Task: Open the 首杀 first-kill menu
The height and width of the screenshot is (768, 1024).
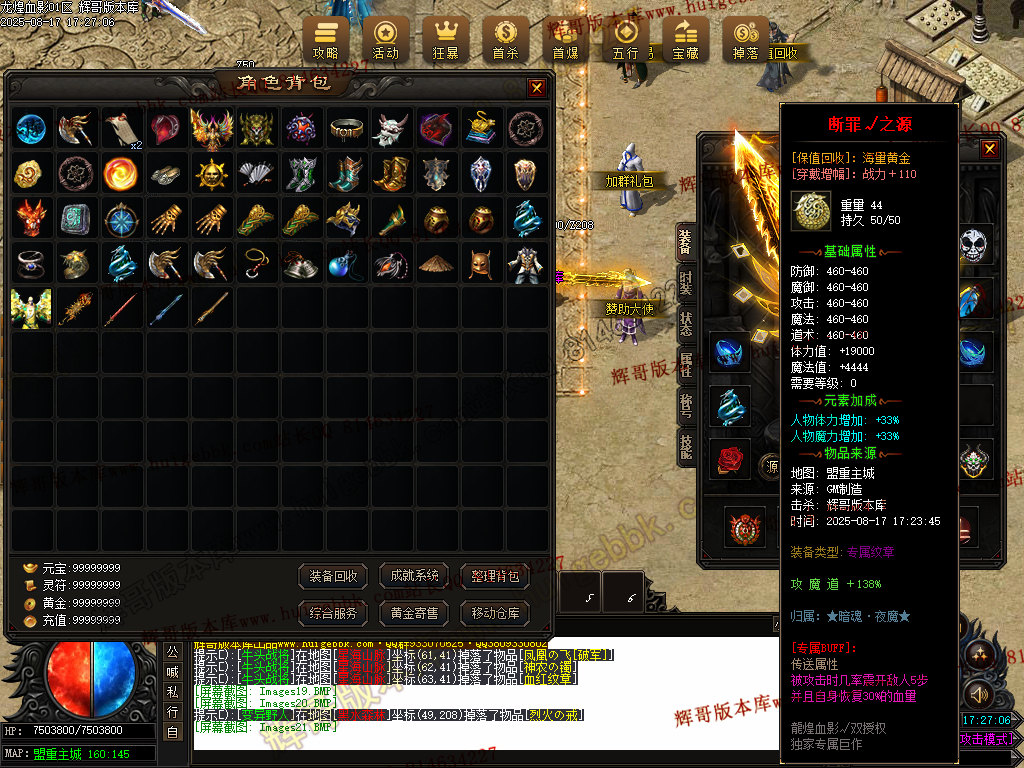Action: pyautogui.click(x=505, y=39)
